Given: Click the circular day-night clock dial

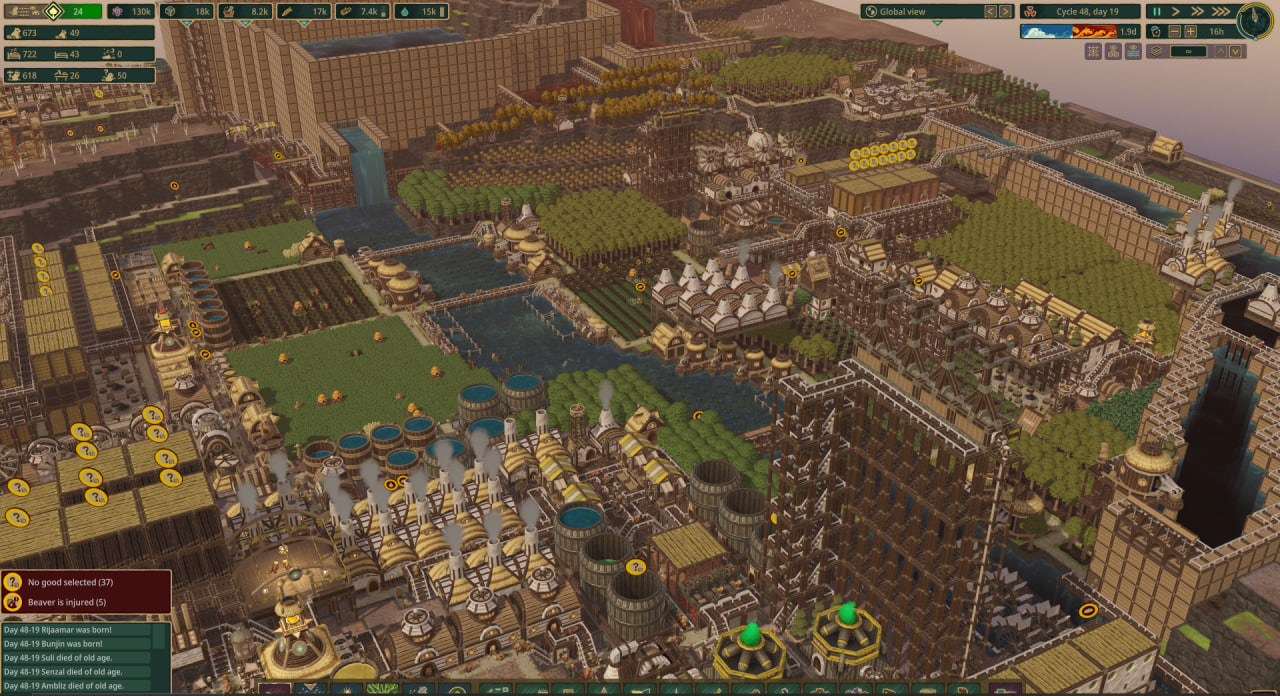Looking at the screenshot, I should click(1255, 21).
